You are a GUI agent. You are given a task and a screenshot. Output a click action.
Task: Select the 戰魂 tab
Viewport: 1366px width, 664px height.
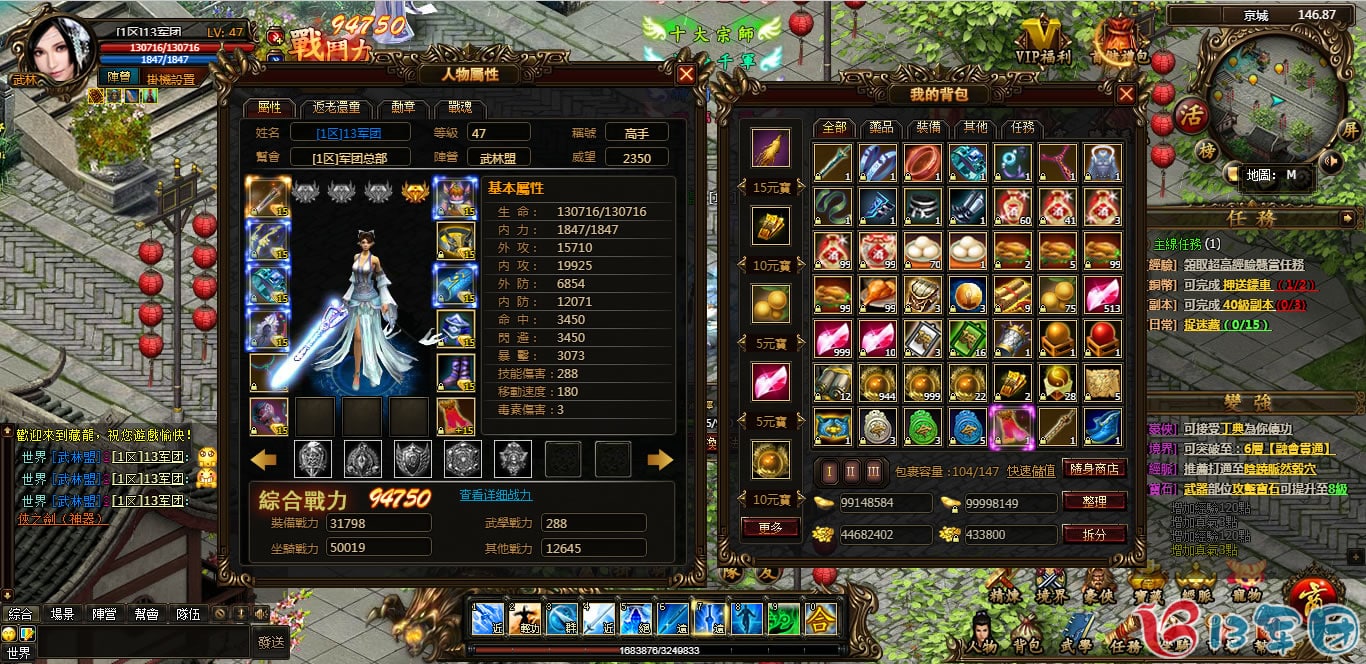[460, 108]
